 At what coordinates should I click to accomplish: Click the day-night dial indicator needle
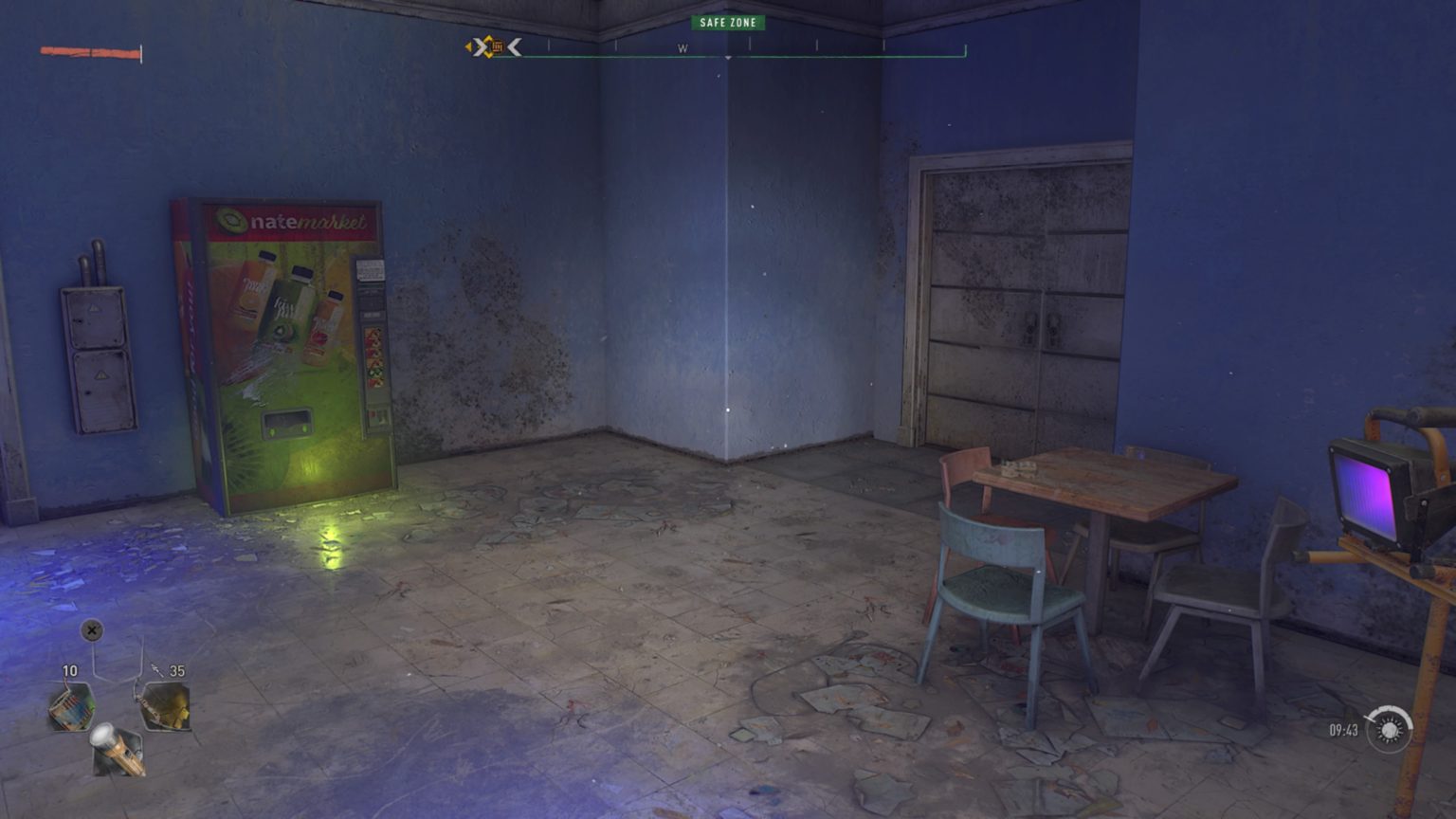pos(1370,719)
